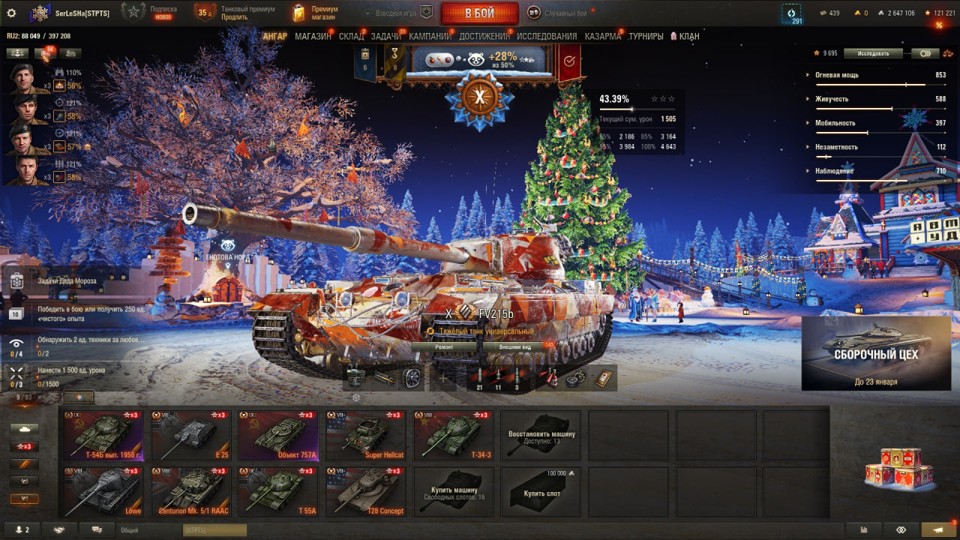Open the ТУРНИРЫ tab
This screenshot has width=960, height=540.
click(x=646, y=36)
